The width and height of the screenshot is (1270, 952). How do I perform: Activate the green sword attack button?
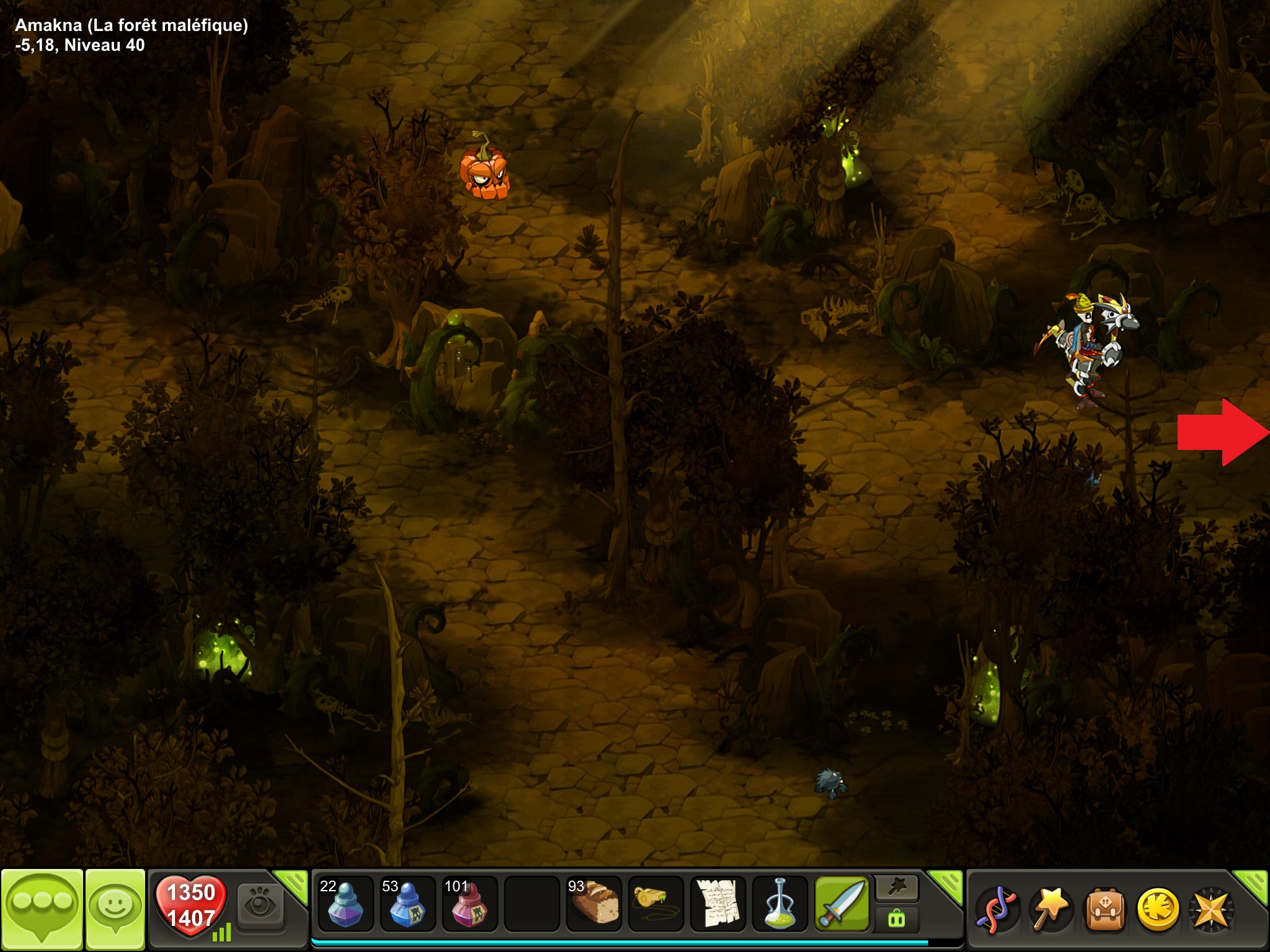[842, 904]
